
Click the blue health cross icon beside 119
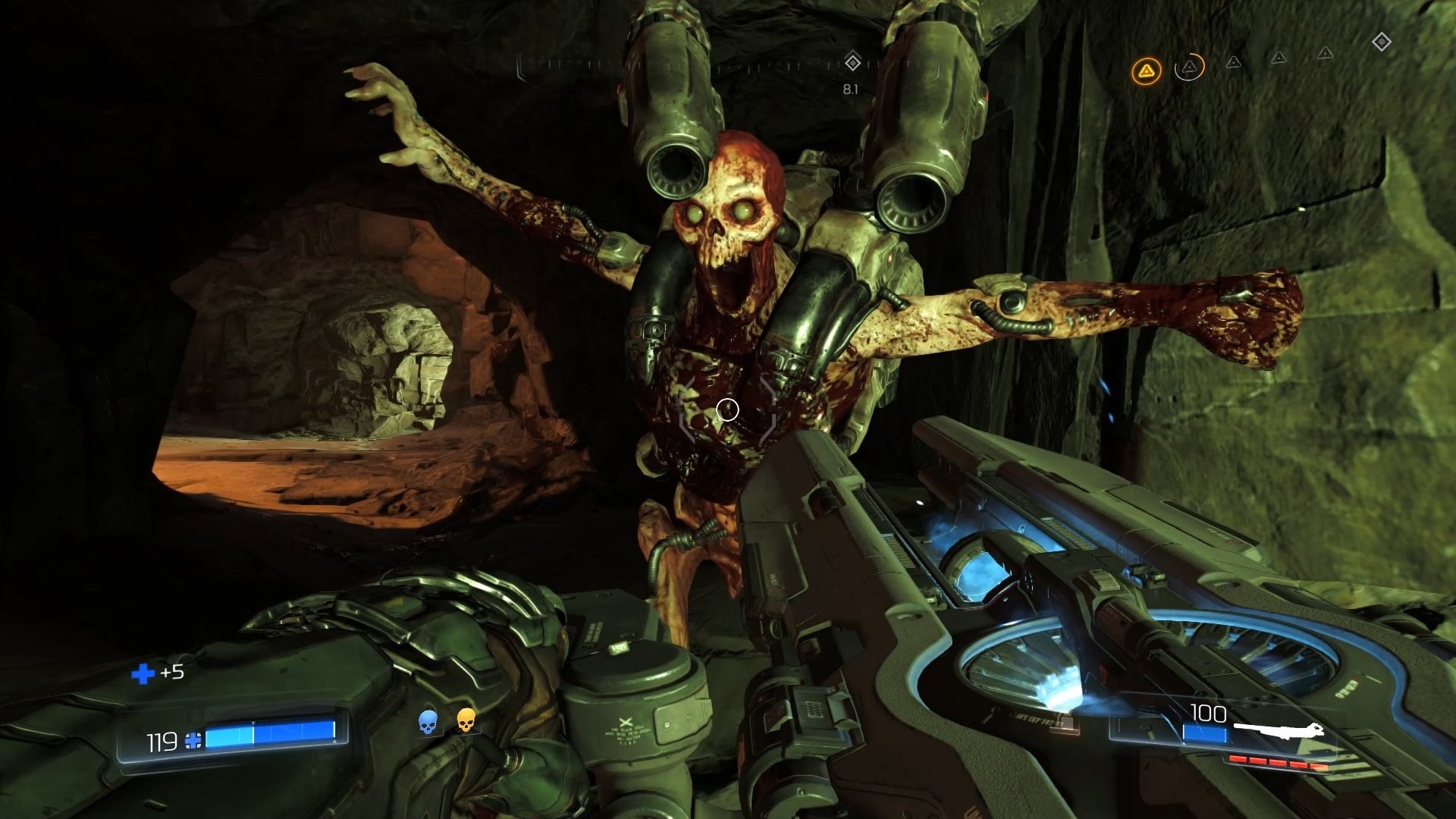pos(193,742)
